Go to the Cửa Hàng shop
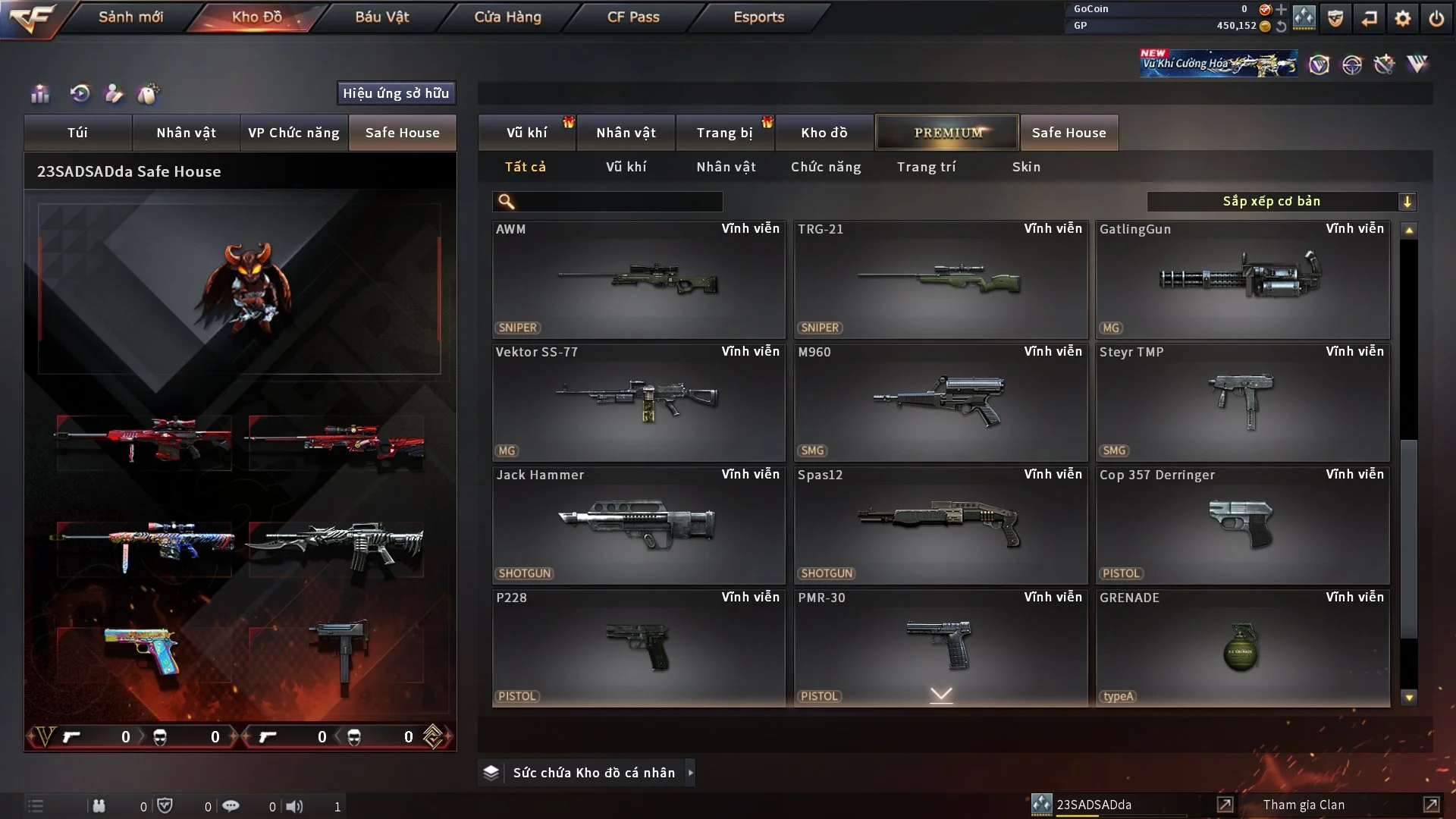This screenshot has width=1456, height=819. click(507, 17)
